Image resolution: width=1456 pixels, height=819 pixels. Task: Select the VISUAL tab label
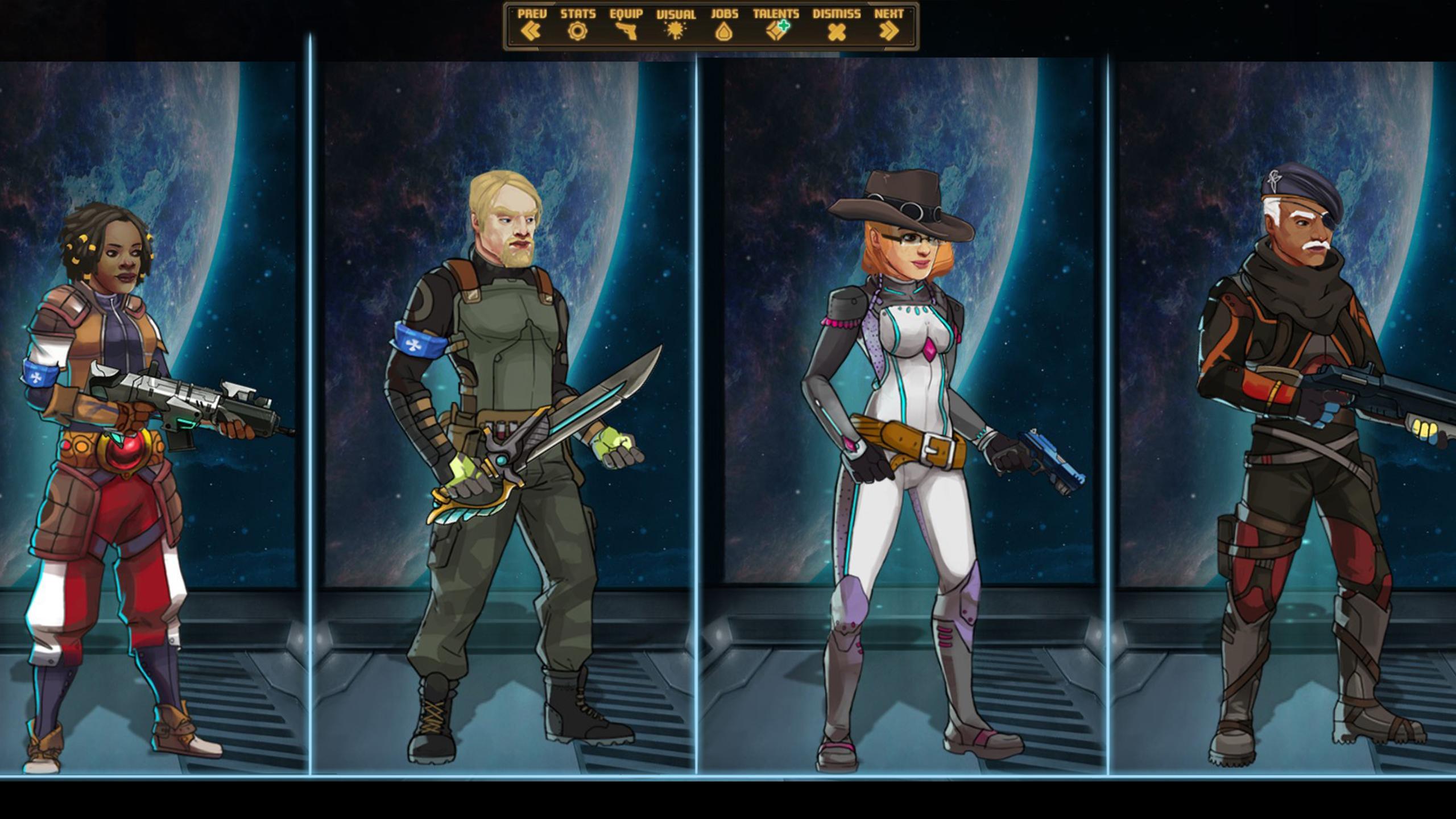(x=676, y=15)
